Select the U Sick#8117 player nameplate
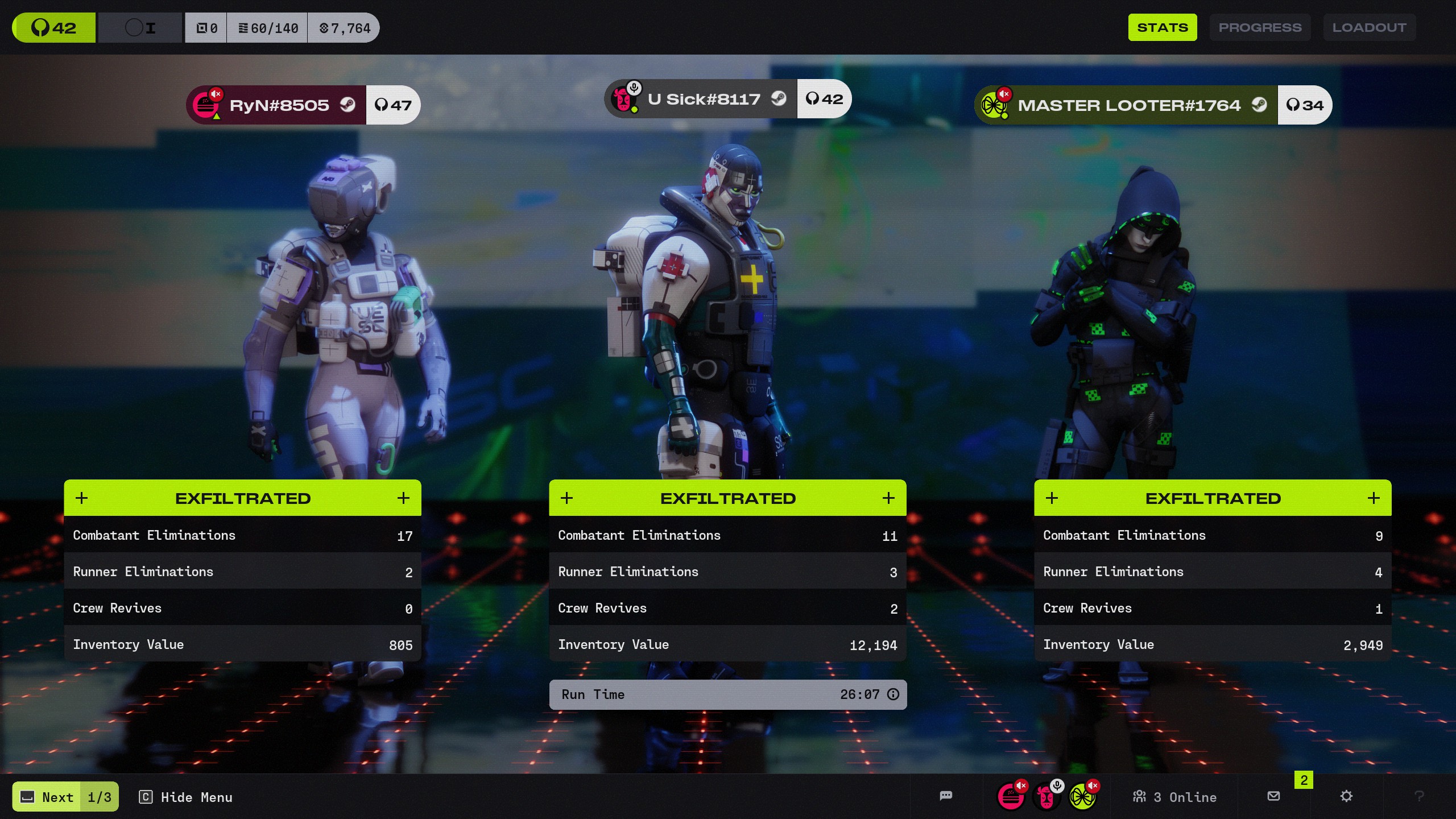The height and width of the screenshot is (819, 1456). pyautogui.click(x=703, y=99)
